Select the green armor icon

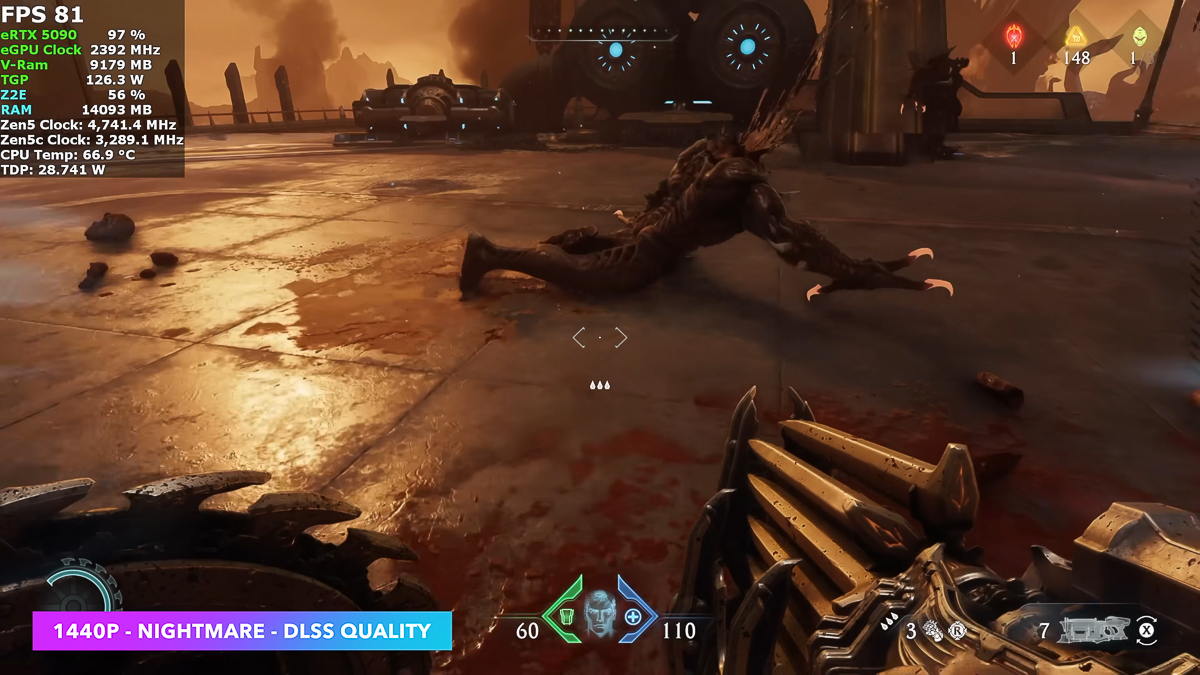566,615
